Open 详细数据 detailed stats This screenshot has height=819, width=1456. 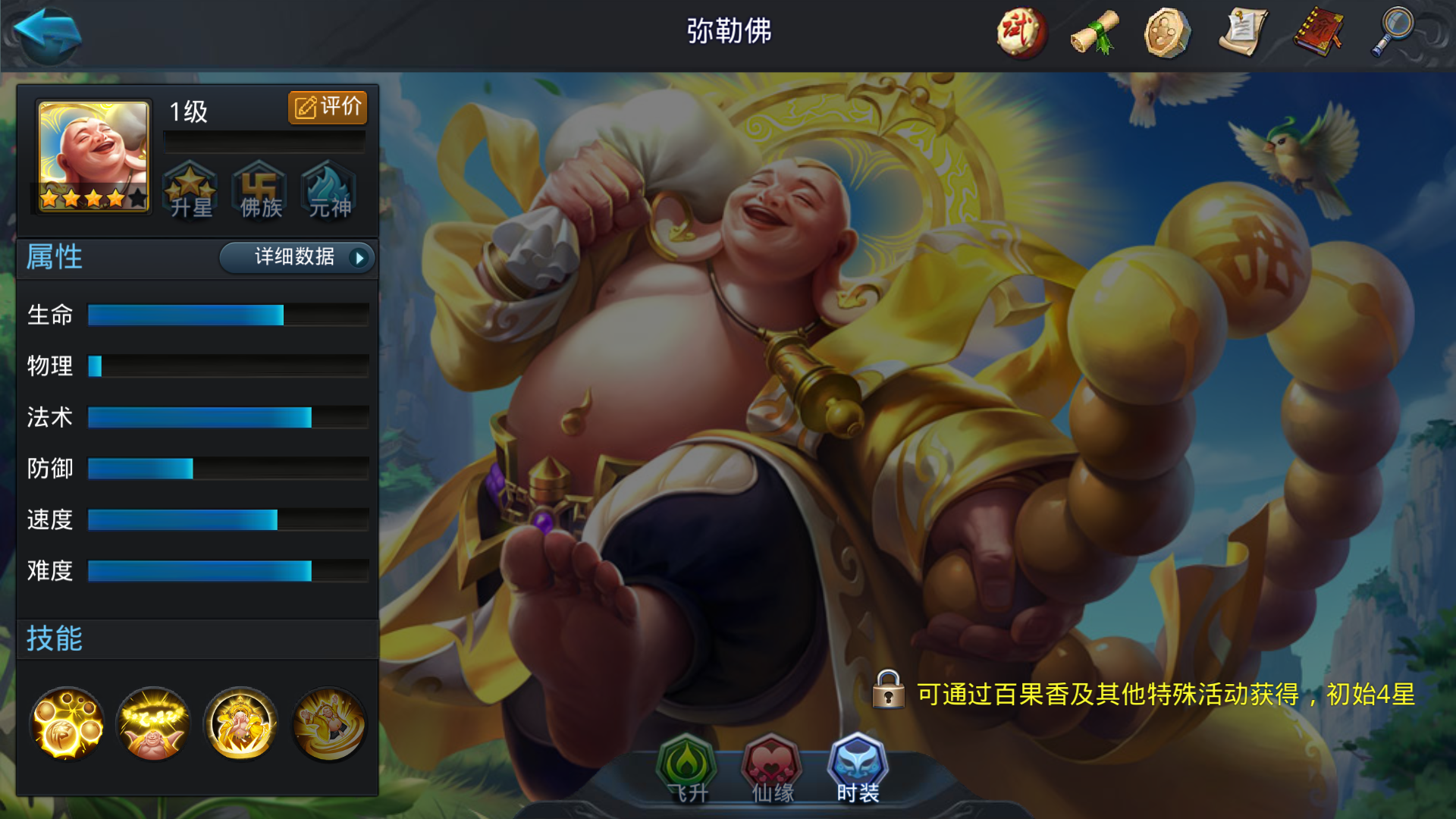(x=294, y=258)
